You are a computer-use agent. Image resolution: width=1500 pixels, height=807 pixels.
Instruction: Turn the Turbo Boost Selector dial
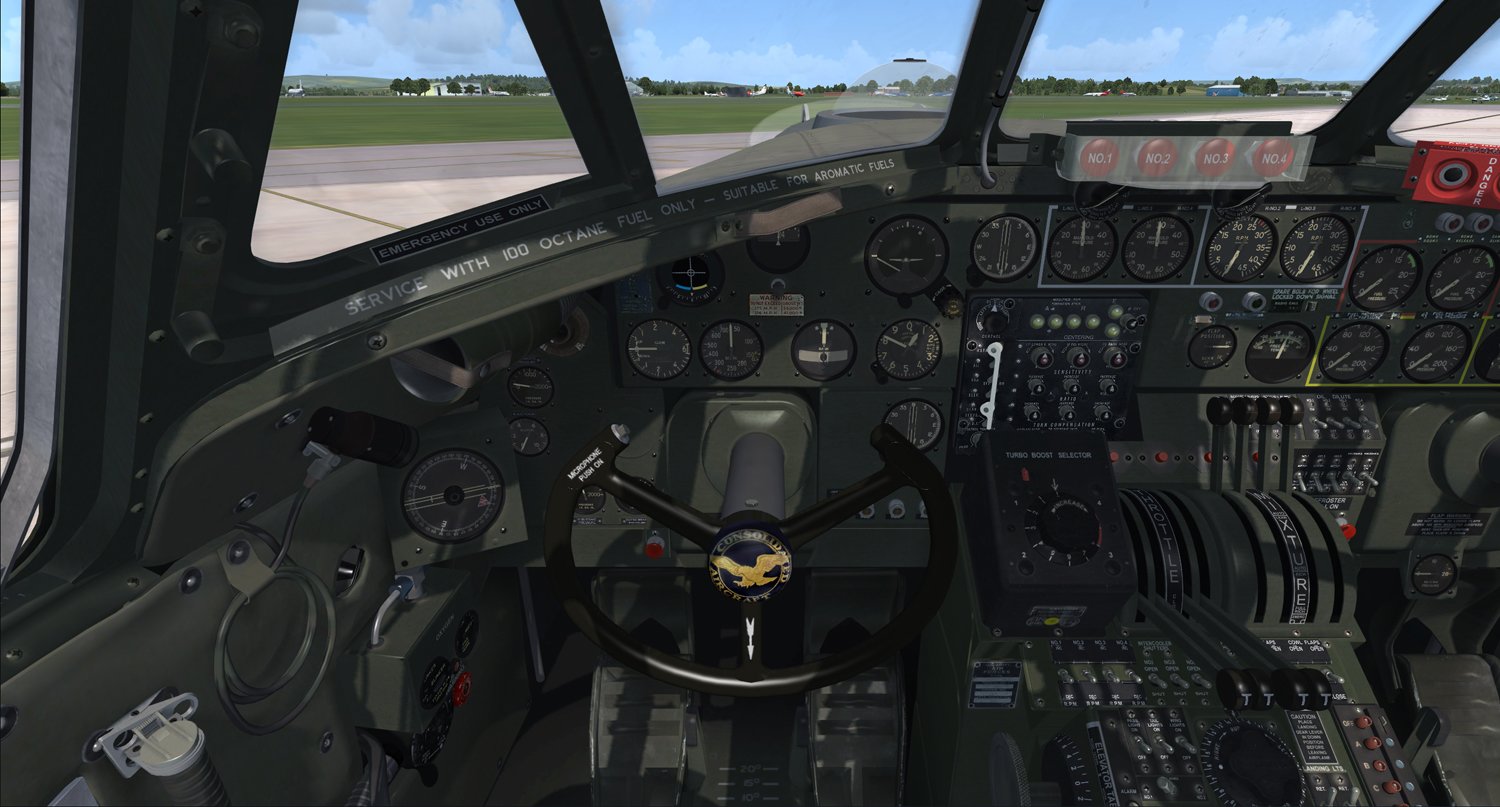(x=1059, y=525)
